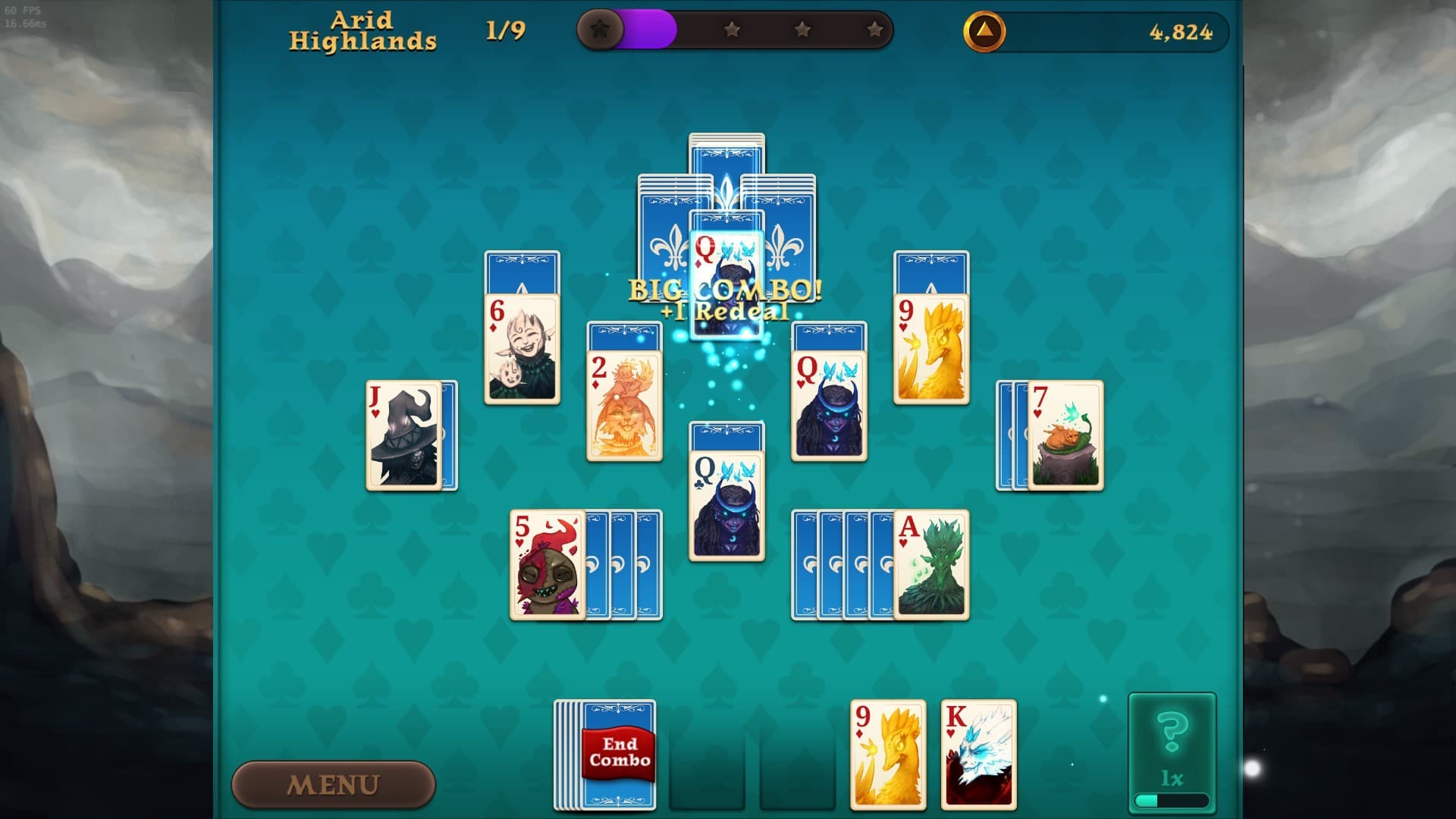Click the second star on the level progress bar
The image size is (1456, 819).
(731, 29)
